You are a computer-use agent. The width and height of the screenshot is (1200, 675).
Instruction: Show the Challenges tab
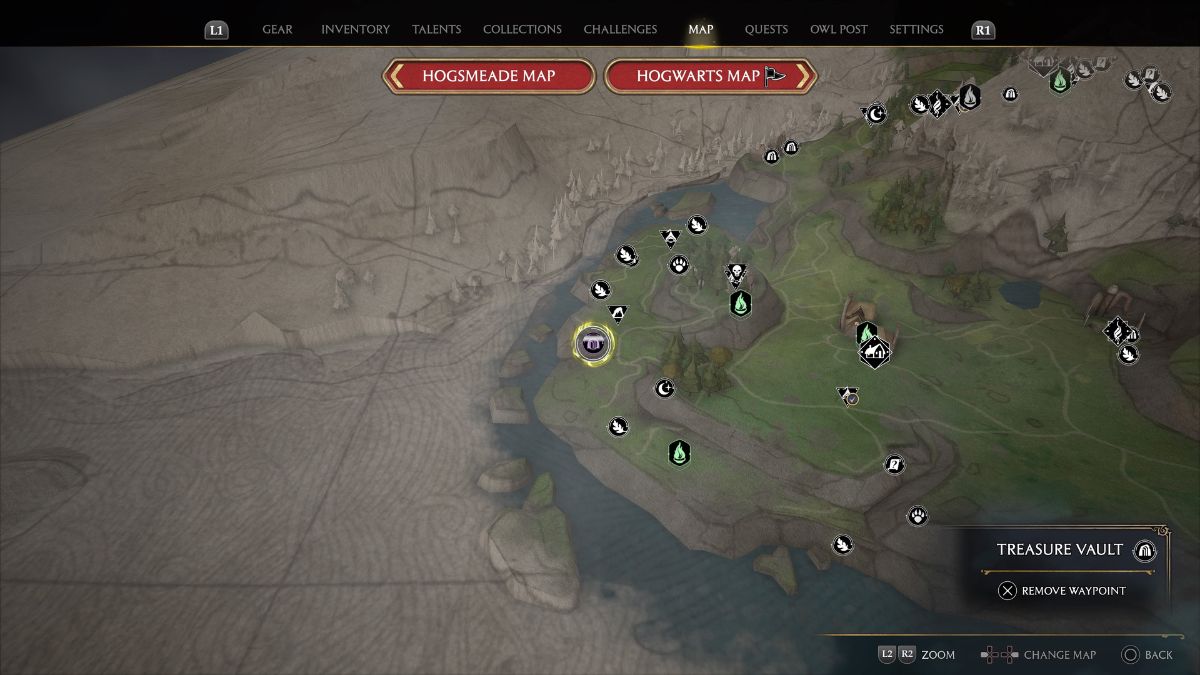[x=620, y=29]
